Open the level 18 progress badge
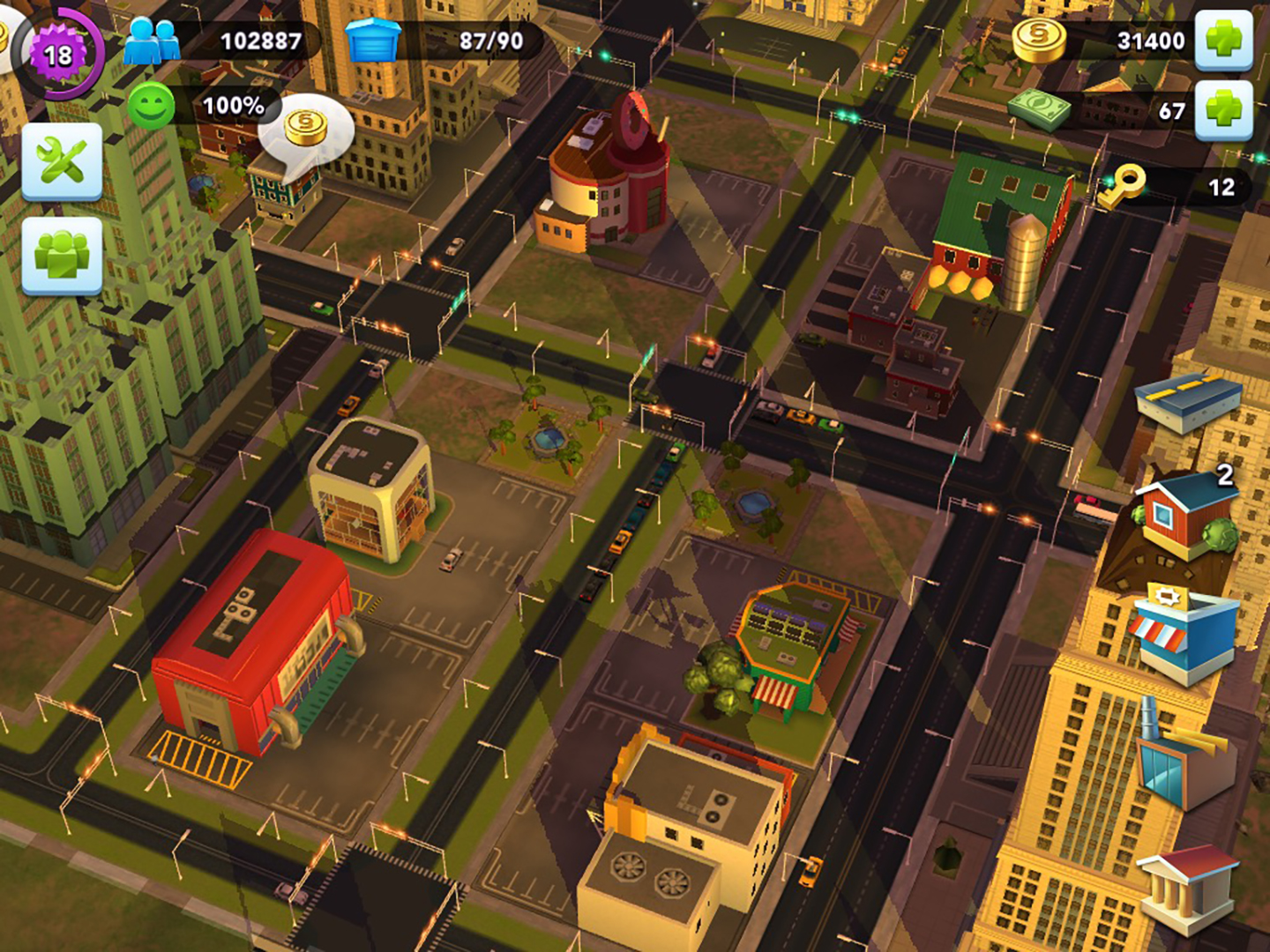The width and height of the screenshot is (1270, 952). (58, 55)
